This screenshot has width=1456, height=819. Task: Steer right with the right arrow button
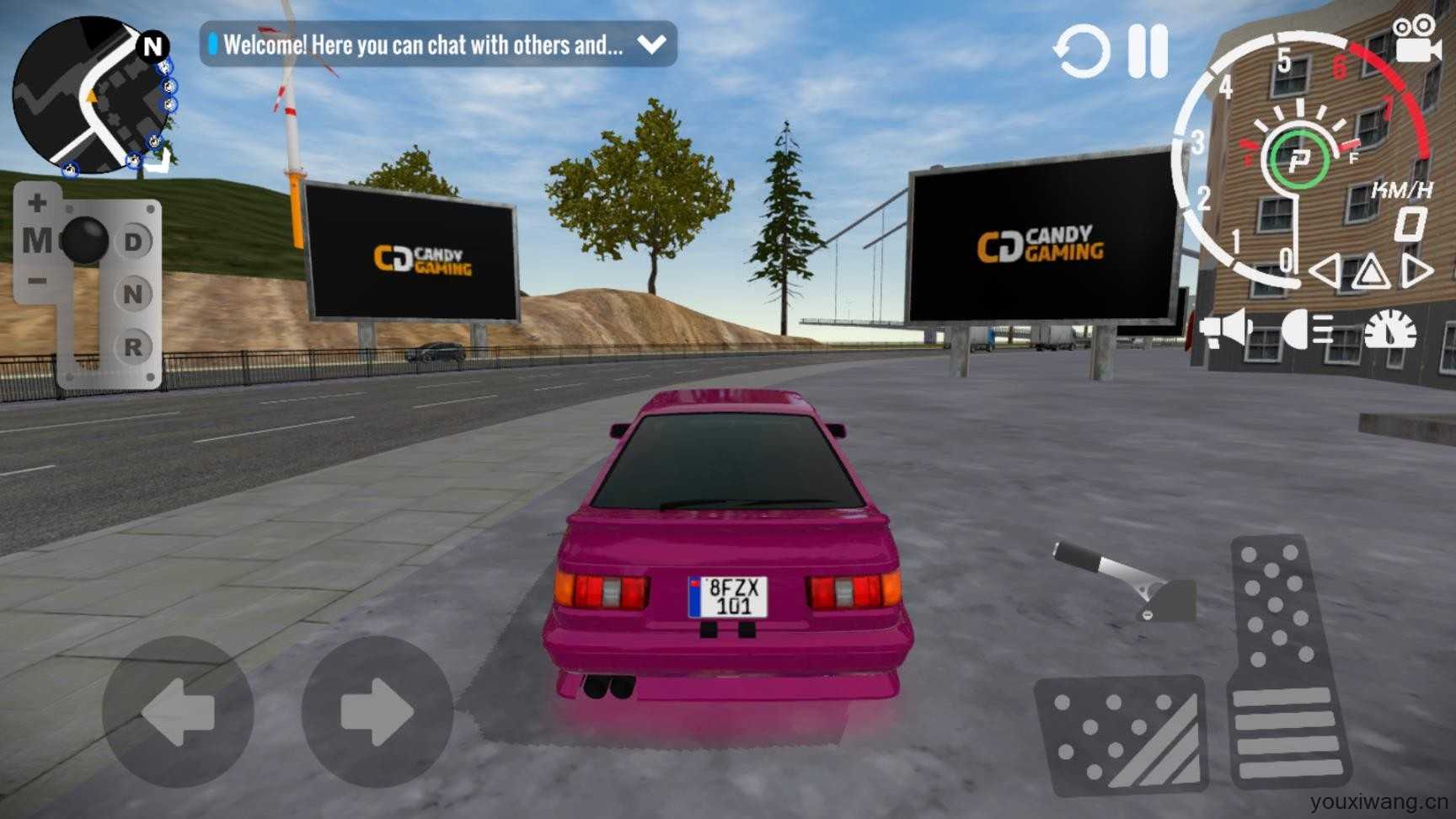coord(377,713)
